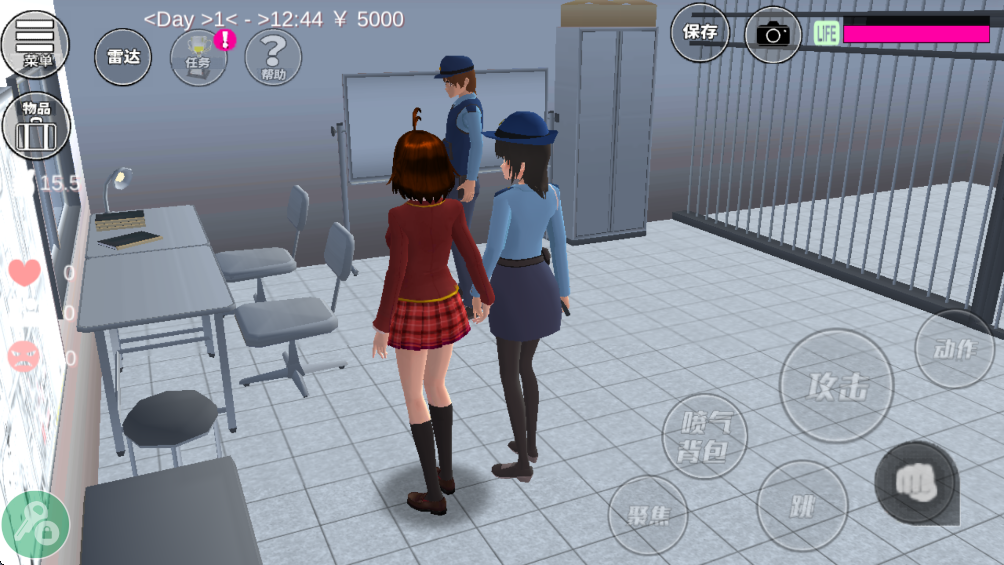Use the 喷气背包 jetpack button
1004x565 pixels.
coord(706,436)
